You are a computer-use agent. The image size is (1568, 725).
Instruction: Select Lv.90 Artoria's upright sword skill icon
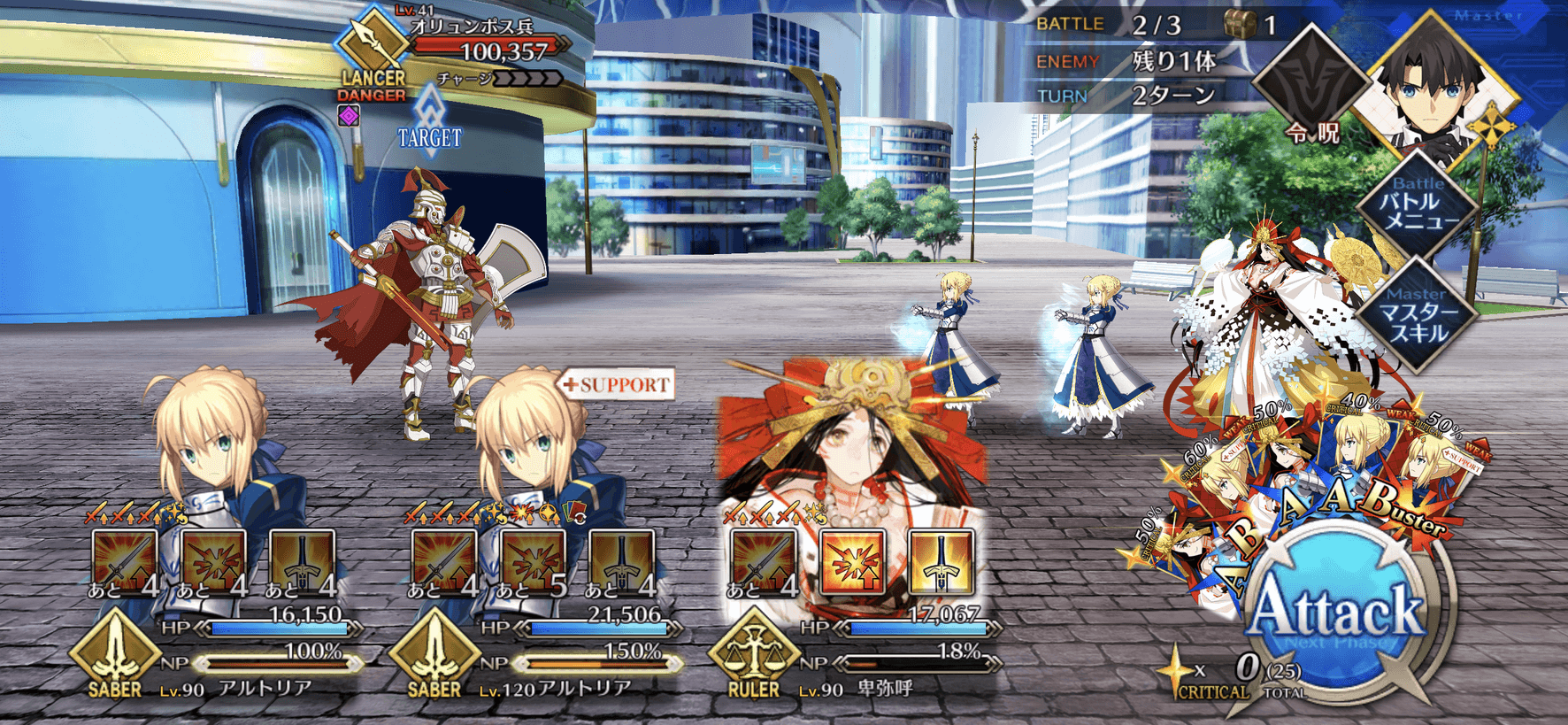click(303, 561)
